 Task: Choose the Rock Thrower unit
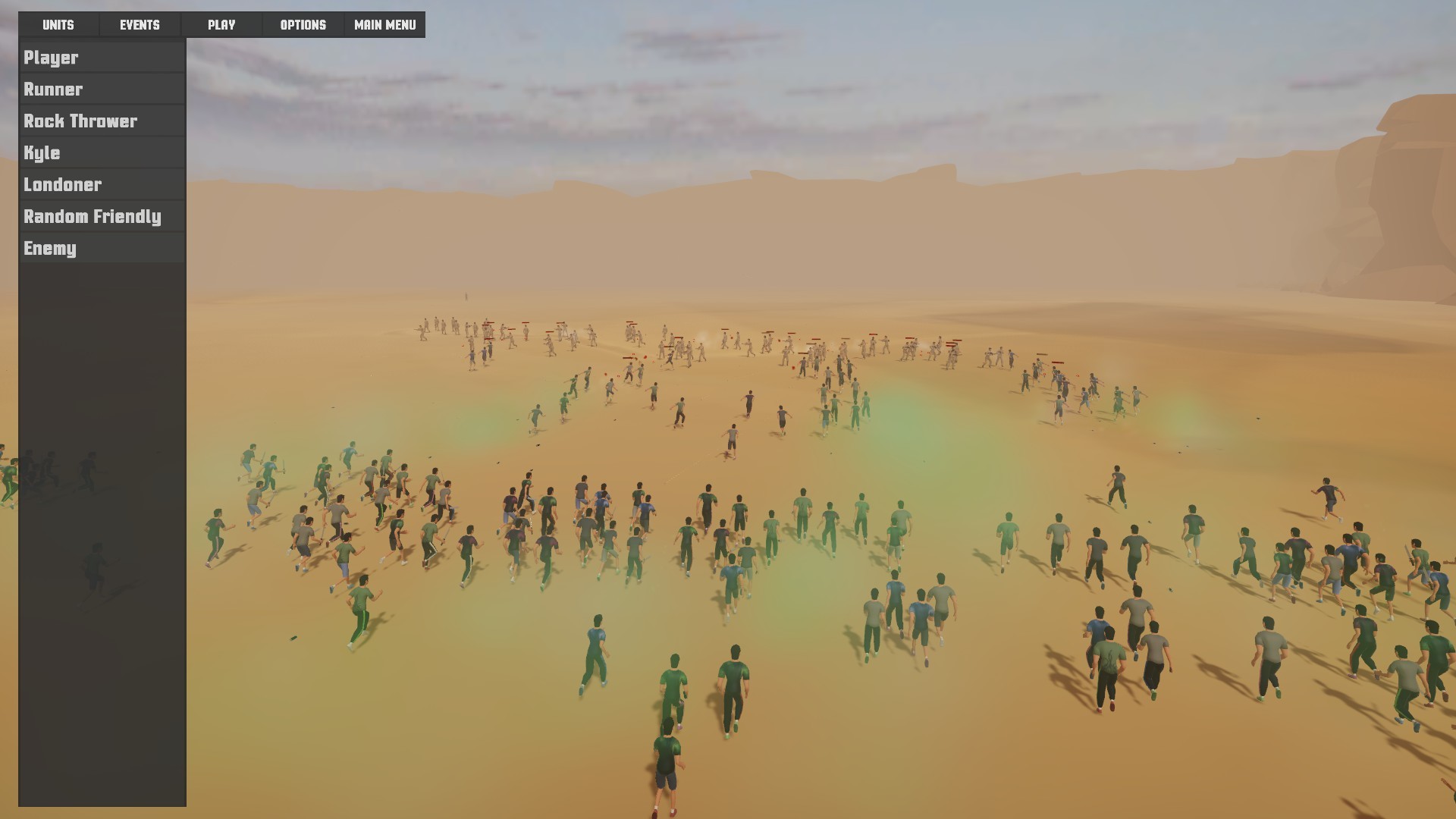click(x=81, y=121)
